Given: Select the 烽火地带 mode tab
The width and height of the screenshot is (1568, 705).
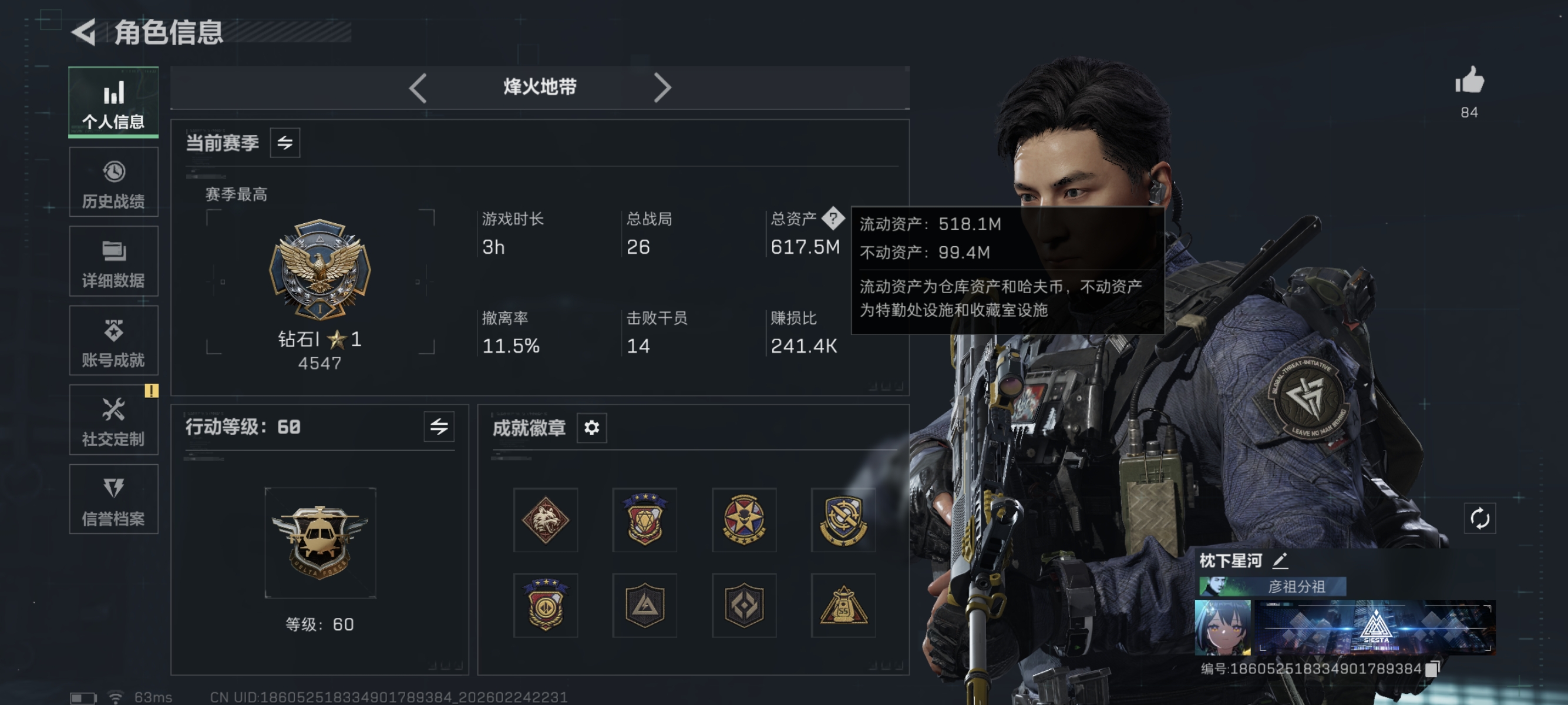Looking at the screenshot, I should point(538,87).
